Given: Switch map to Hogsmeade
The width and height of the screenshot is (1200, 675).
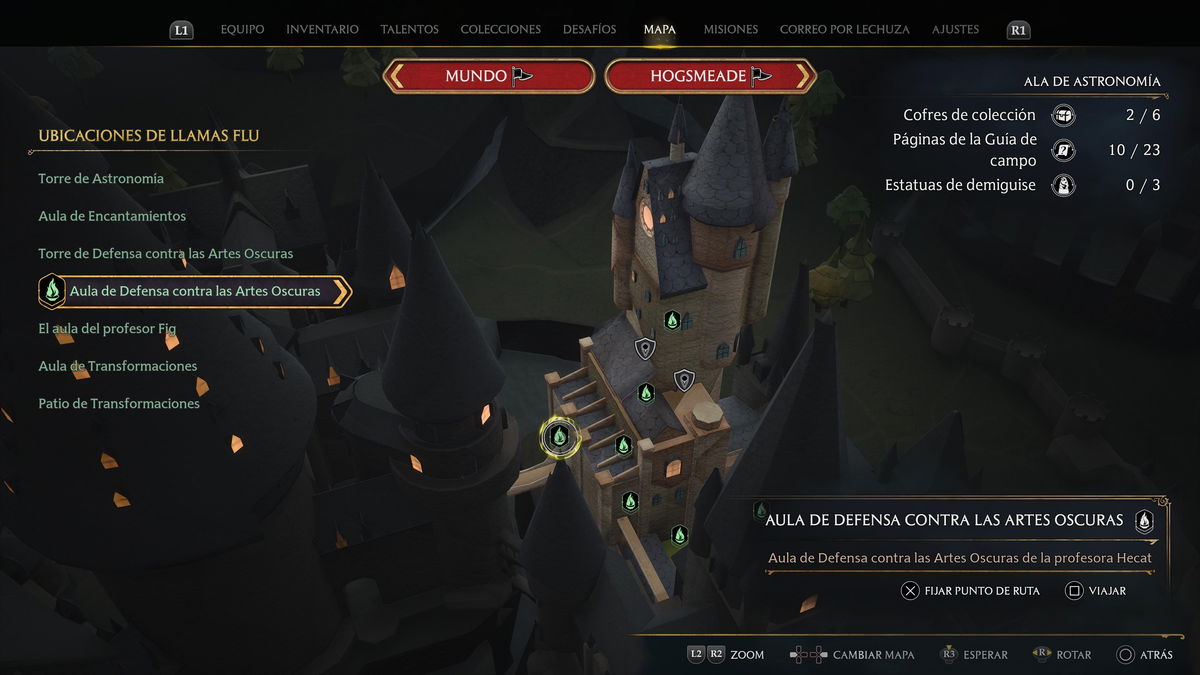Looking at the screenshot, I should (711, 76).
